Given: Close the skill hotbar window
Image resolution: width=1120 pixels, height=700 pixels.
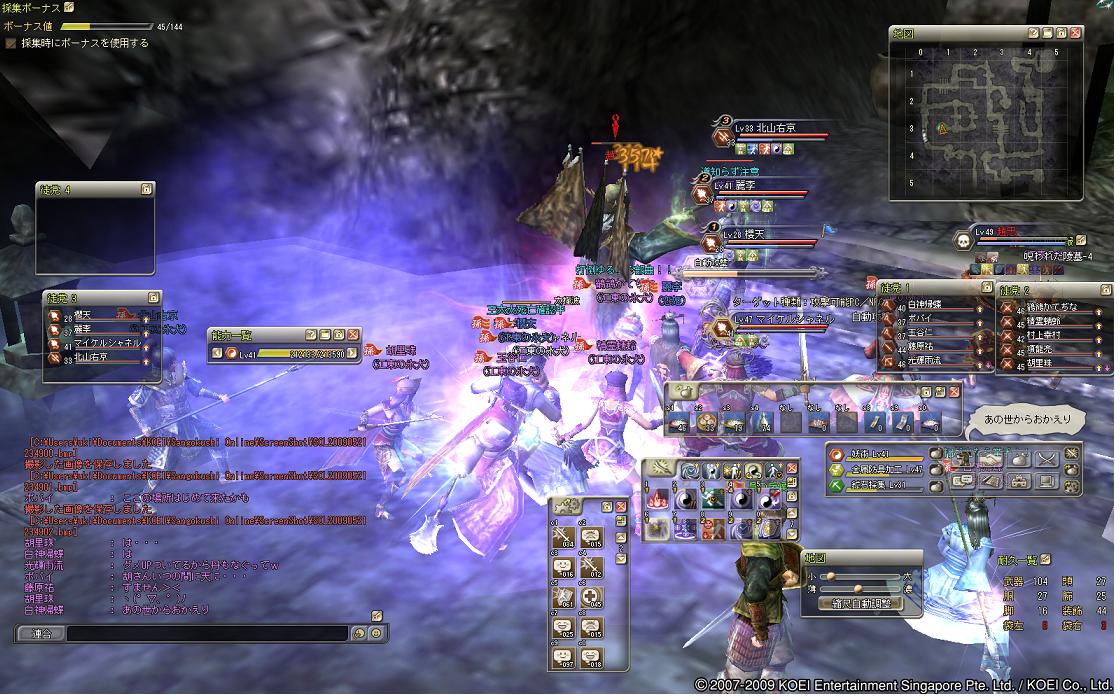Looking at the screenshot, I should point(793,468).
